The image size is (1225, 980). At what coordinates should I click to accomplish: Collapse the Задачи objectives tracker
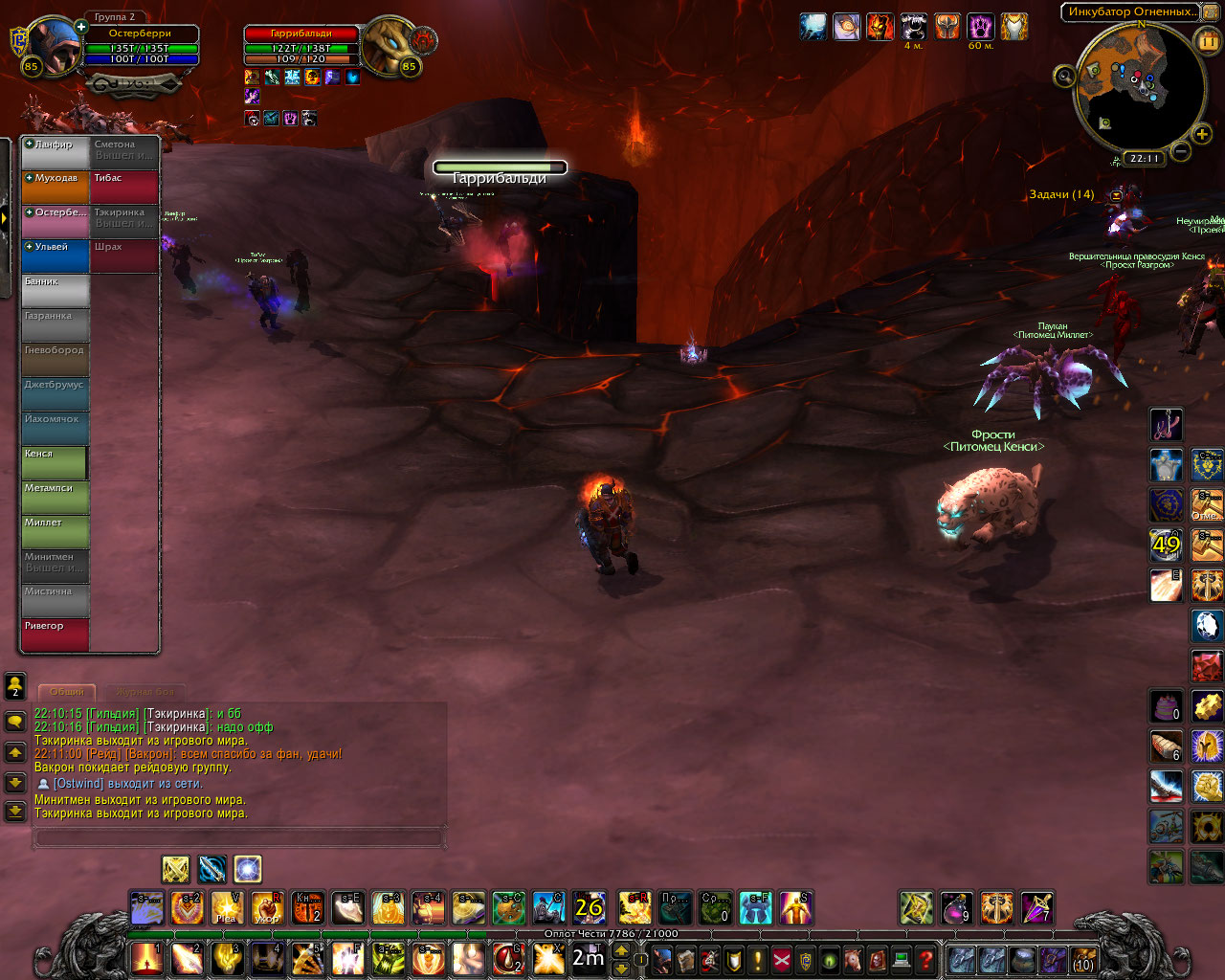(1116, 194)
